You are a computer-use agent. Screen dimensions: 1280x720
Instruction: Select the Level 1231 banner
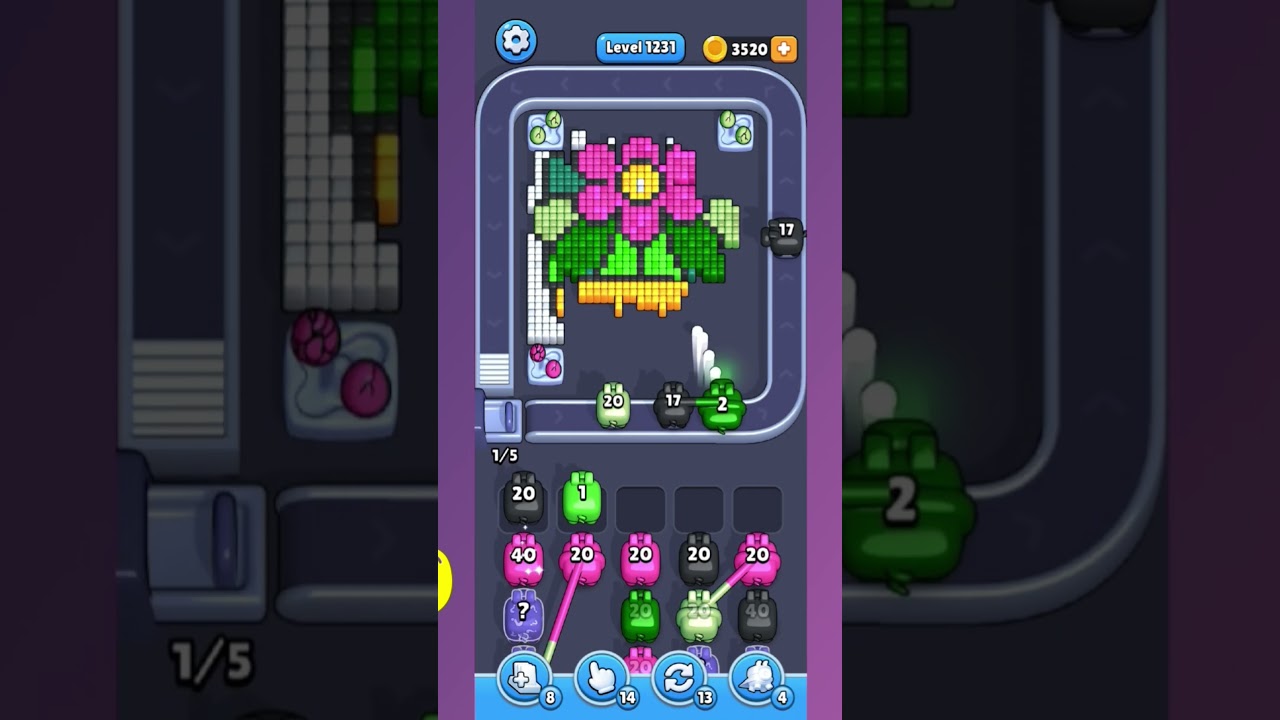point(640,47)
